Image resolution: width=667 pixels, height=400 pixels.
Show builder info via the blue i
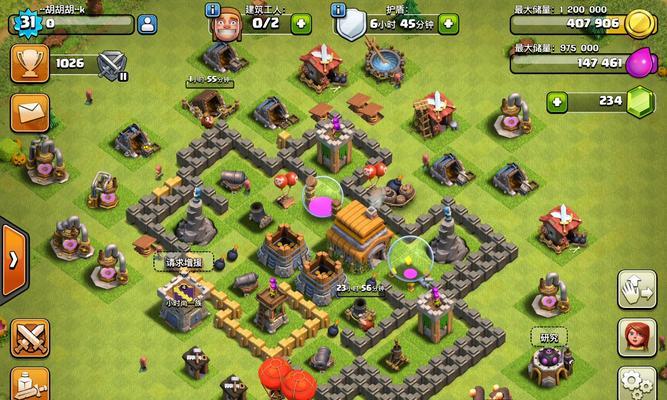[213, 9]
